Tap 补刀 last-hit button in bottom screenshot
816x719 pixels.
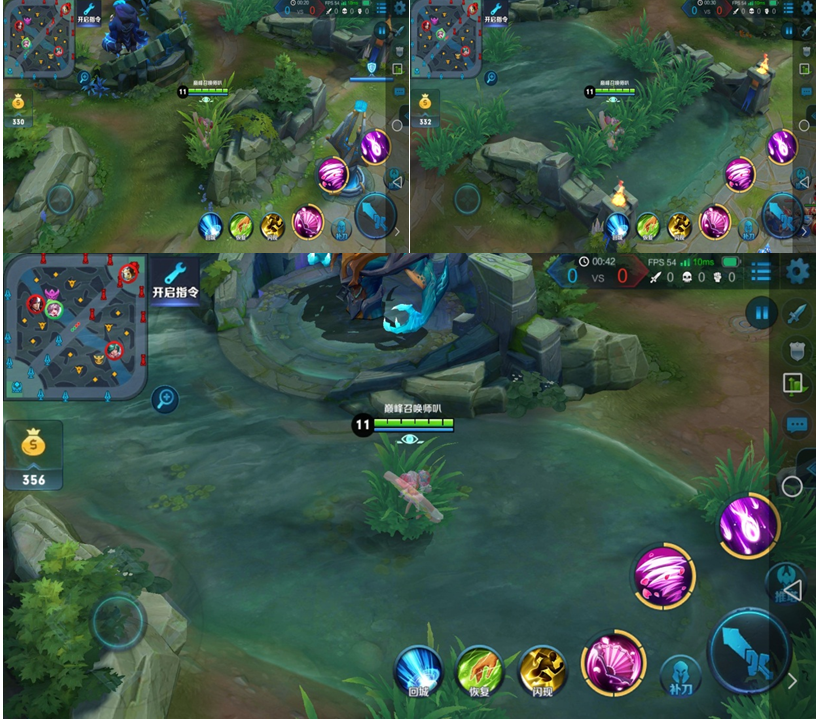pos(679,675)
